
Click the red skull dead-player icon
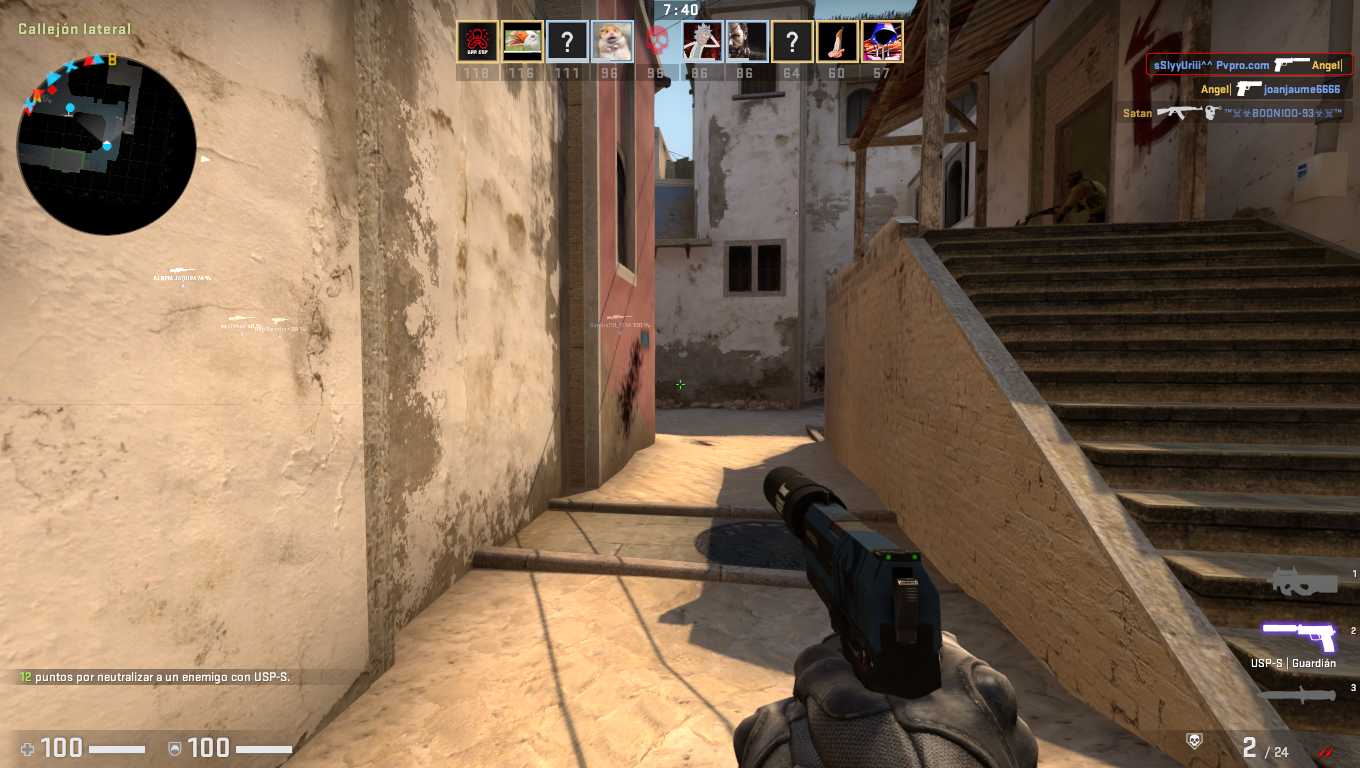(657, 42)
